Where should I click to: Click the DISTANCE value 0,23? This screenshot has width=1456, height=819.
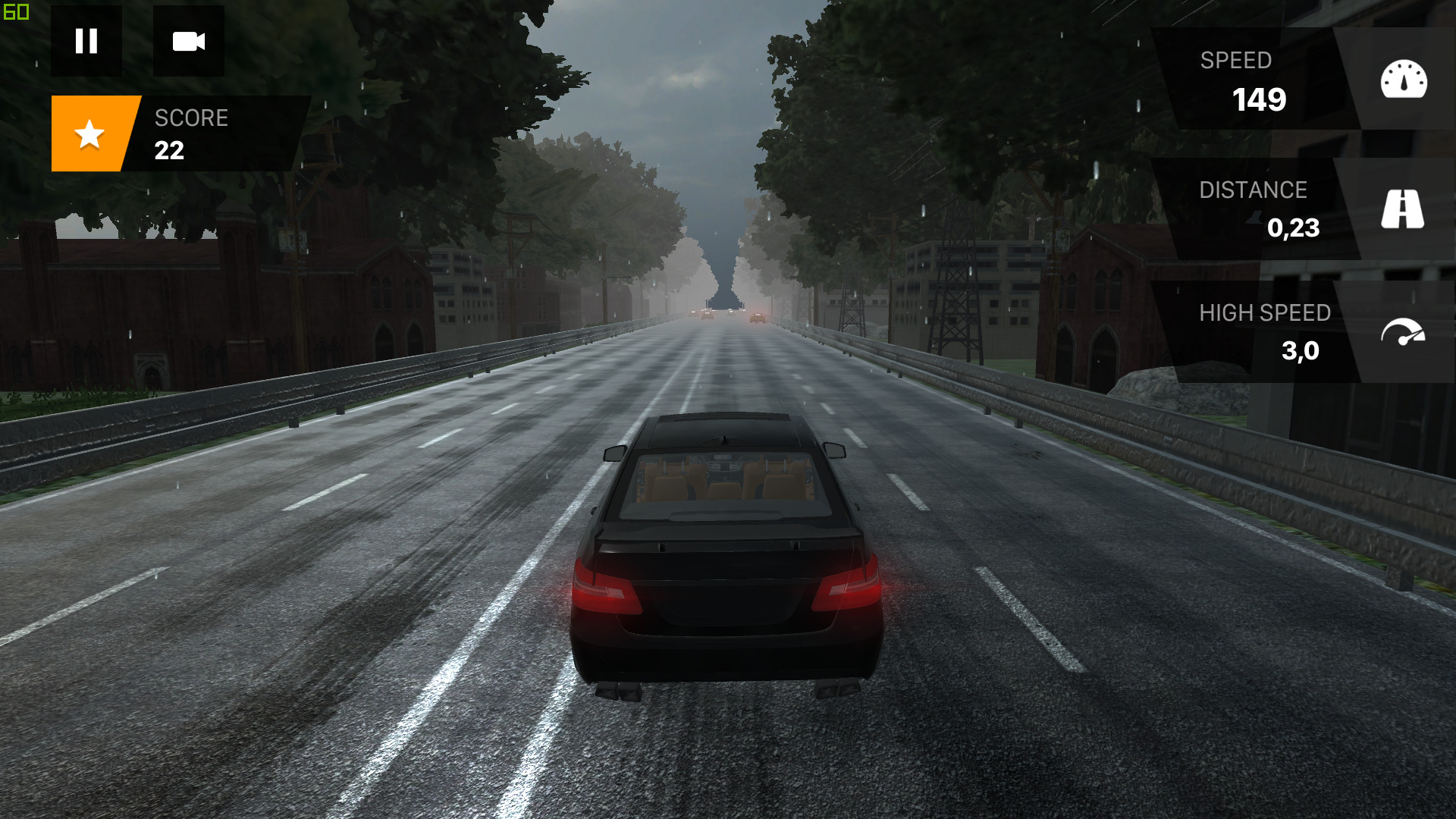click(x=1293, y=228)
